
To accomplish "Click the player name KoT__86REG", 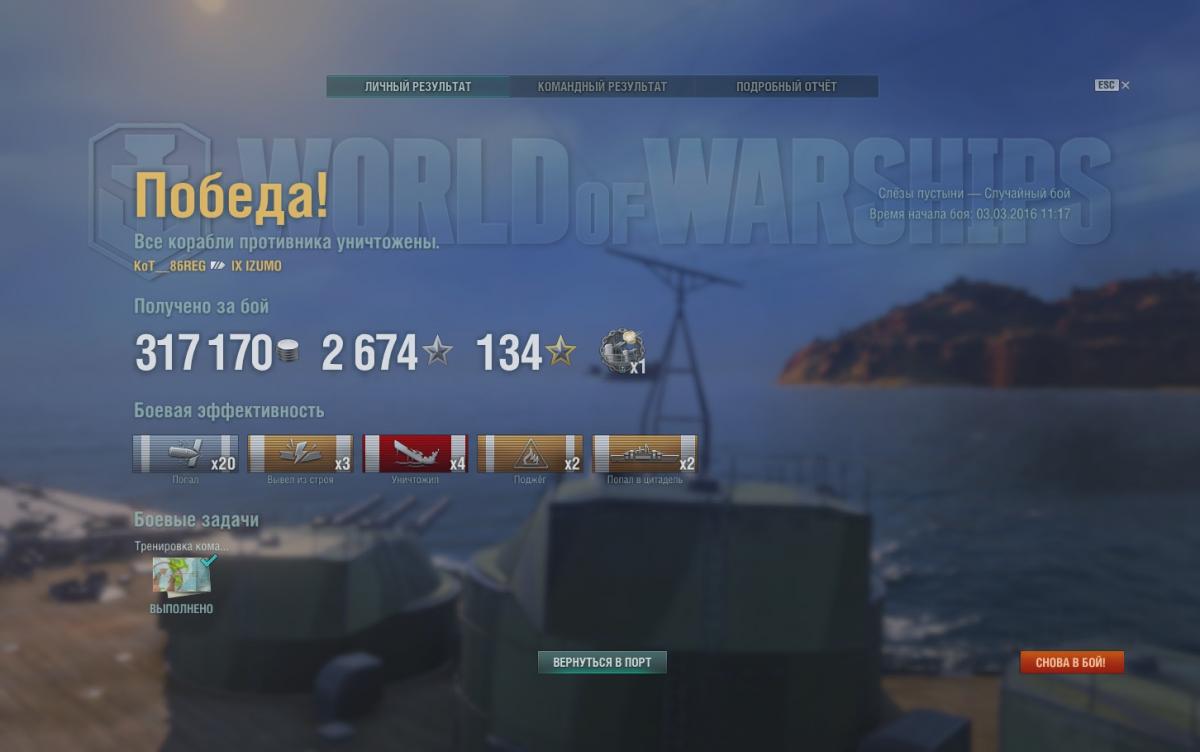I will (170, 266).
